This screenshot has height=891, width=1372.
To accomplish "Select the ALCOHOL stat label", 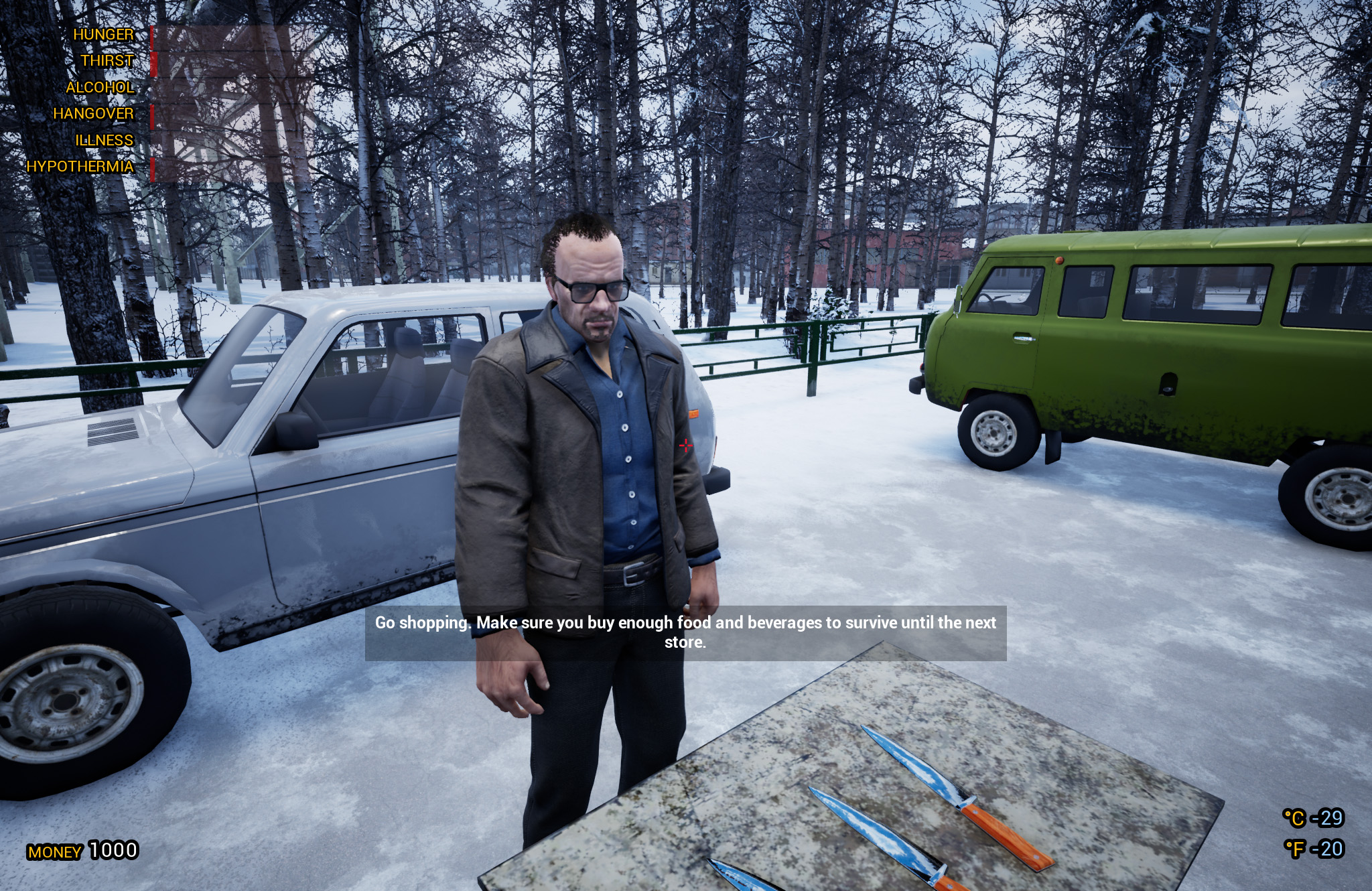I will pos(100,87).
